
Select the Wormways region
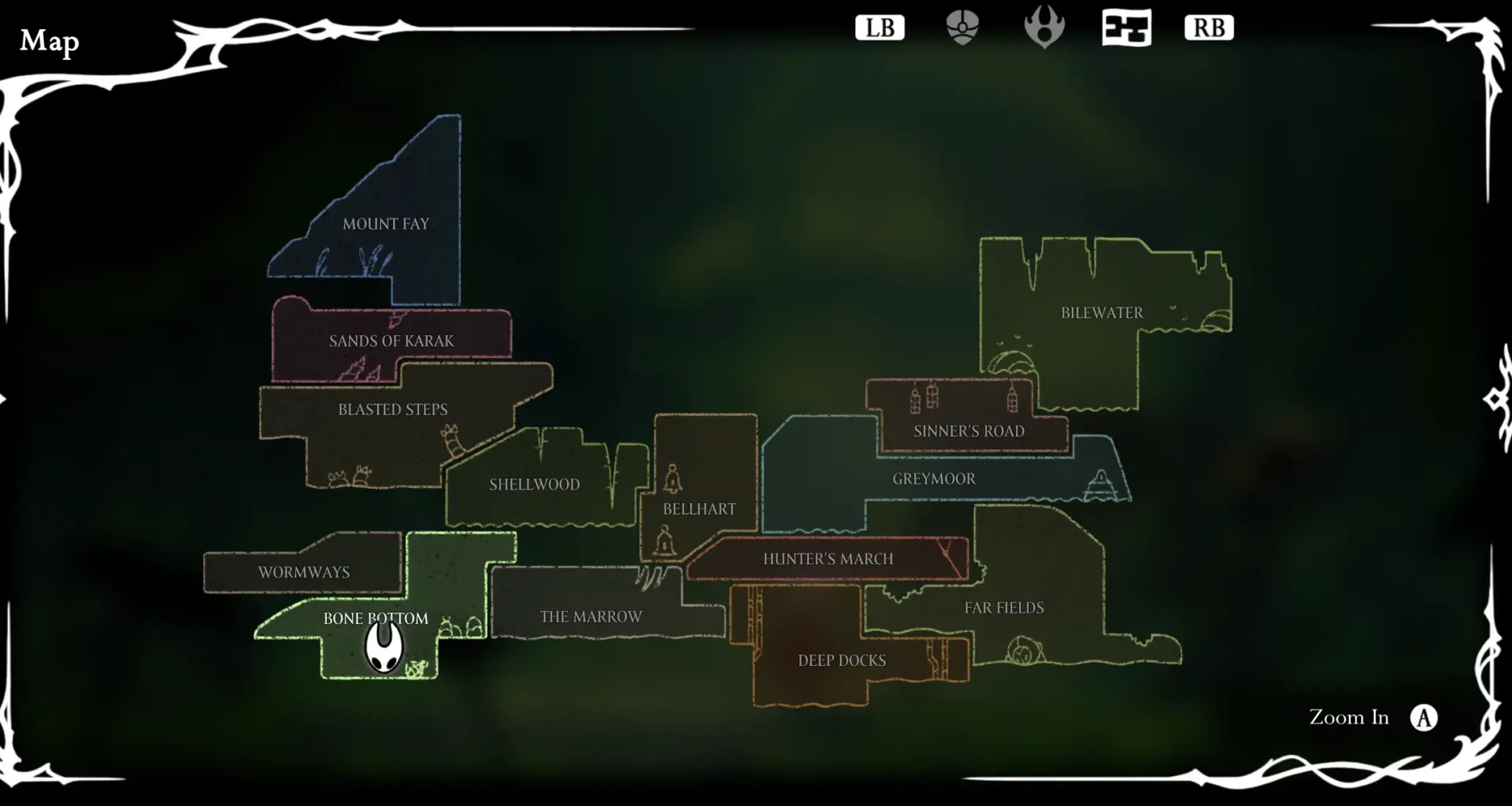click(304, 572)
